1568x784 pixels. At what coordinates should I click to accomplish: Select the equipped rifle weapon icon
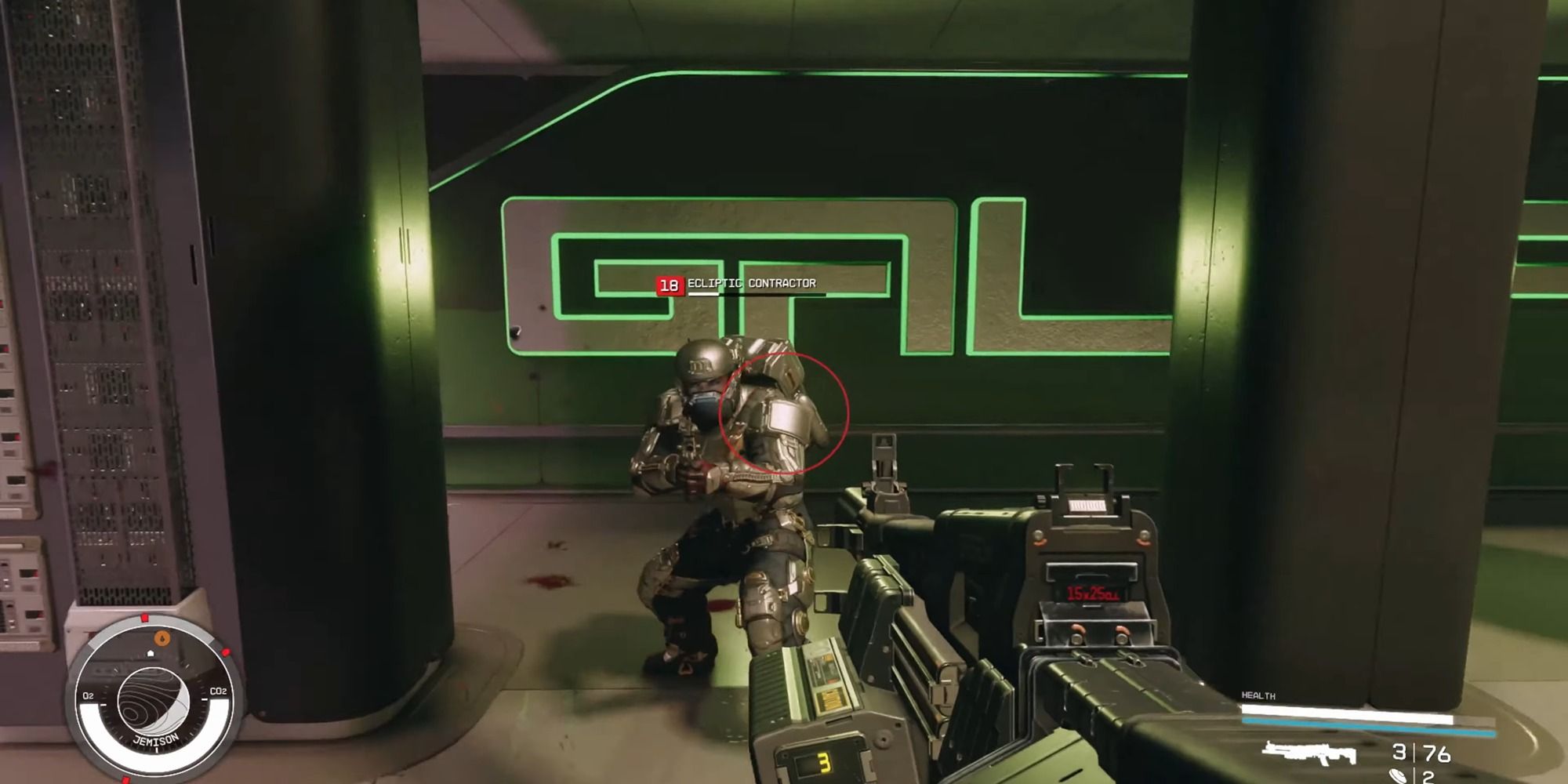coord(1309,753)
